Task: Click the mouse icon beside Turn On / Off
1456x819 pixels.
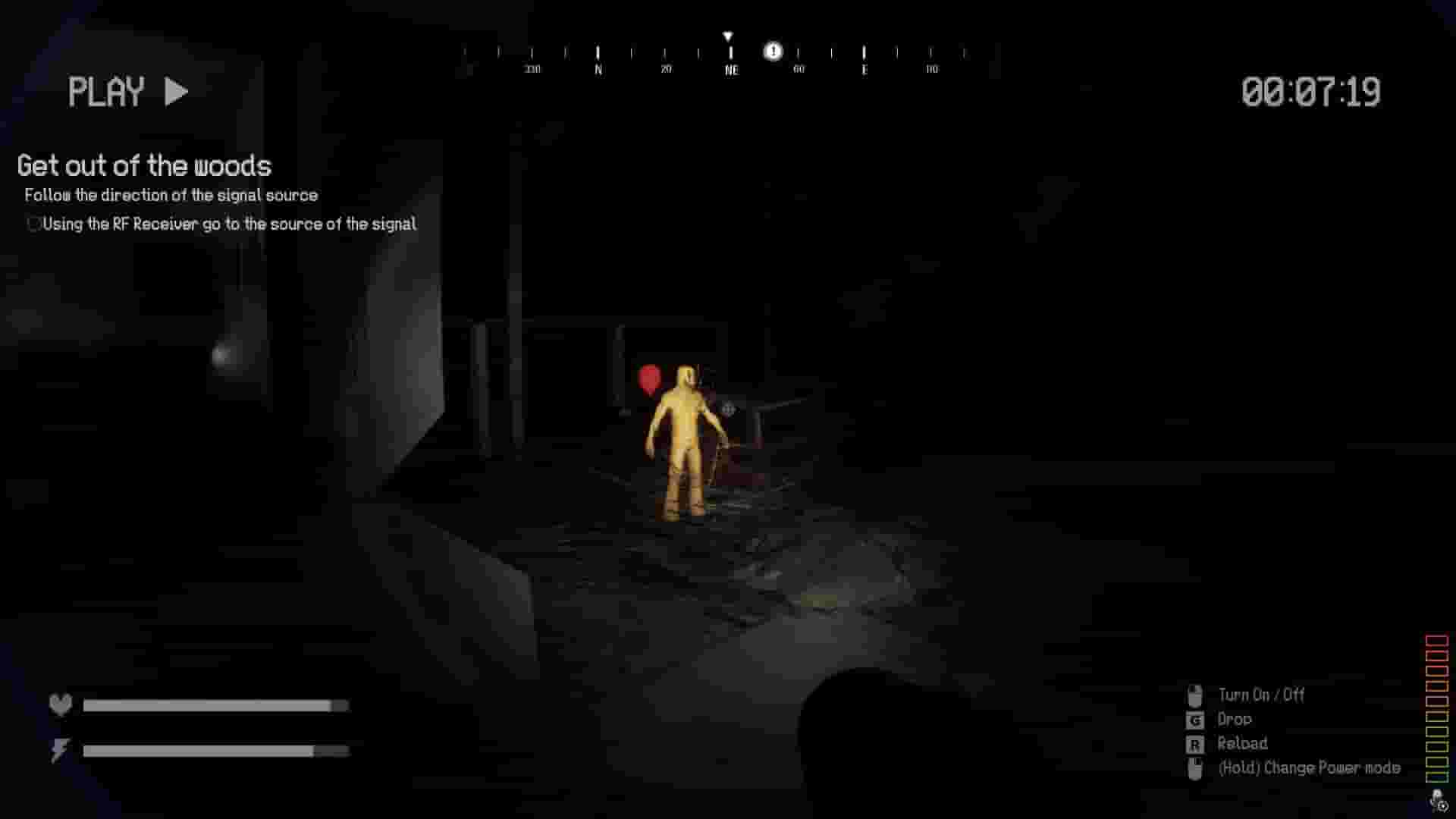Action: (1197, 694)
